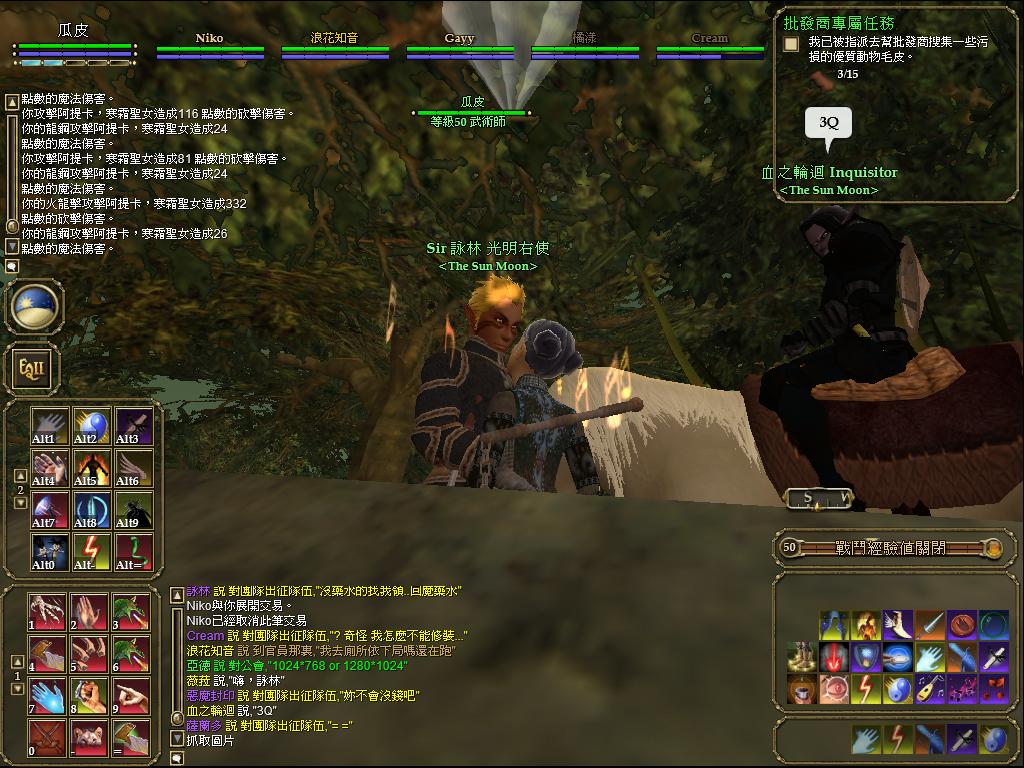The image size is (1024, 768).
Task: Activate the green dragon ability in slot 3
Action: point(131,612)
